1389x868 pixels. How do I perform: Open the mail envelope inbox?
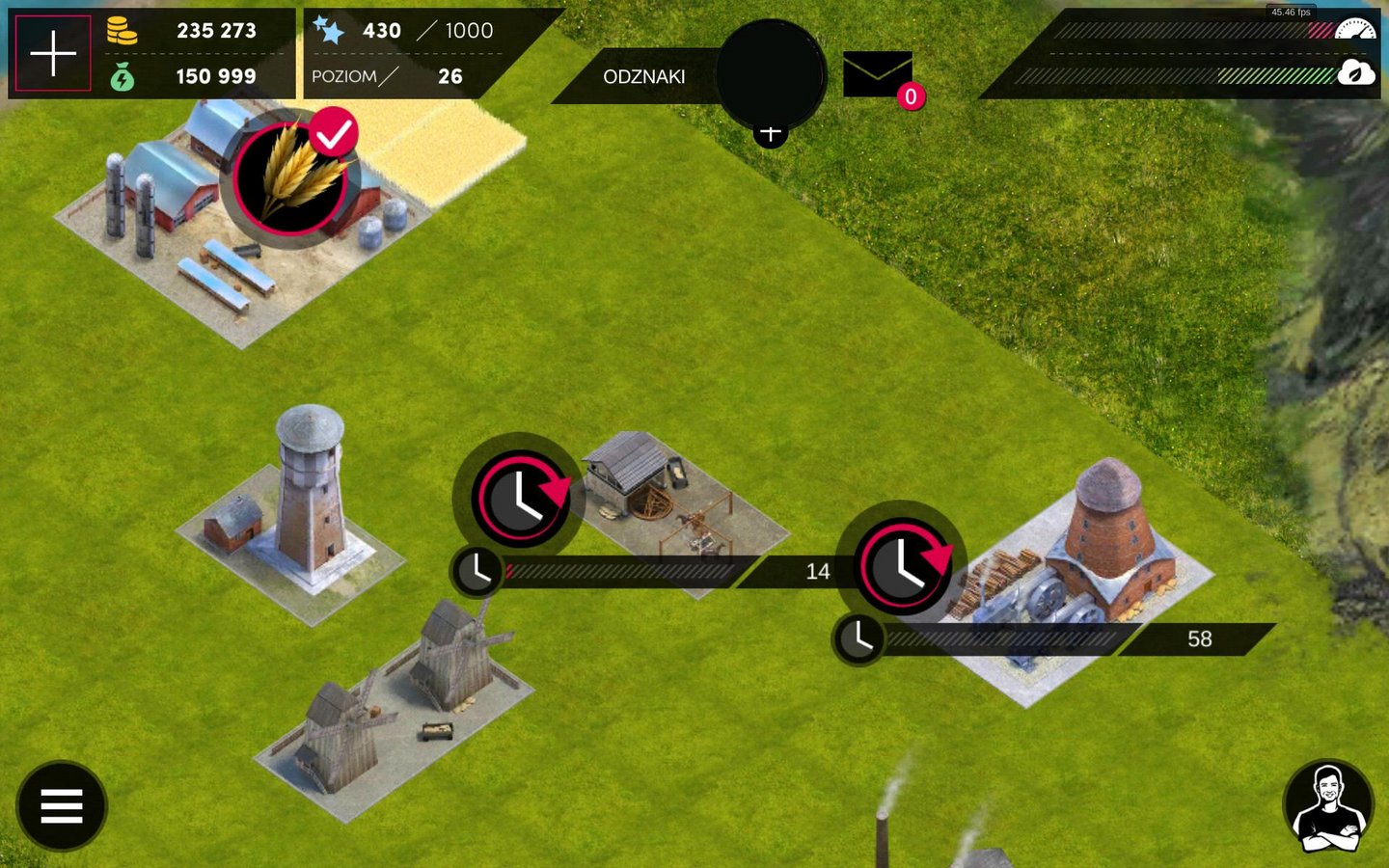(x=878, y=74)
